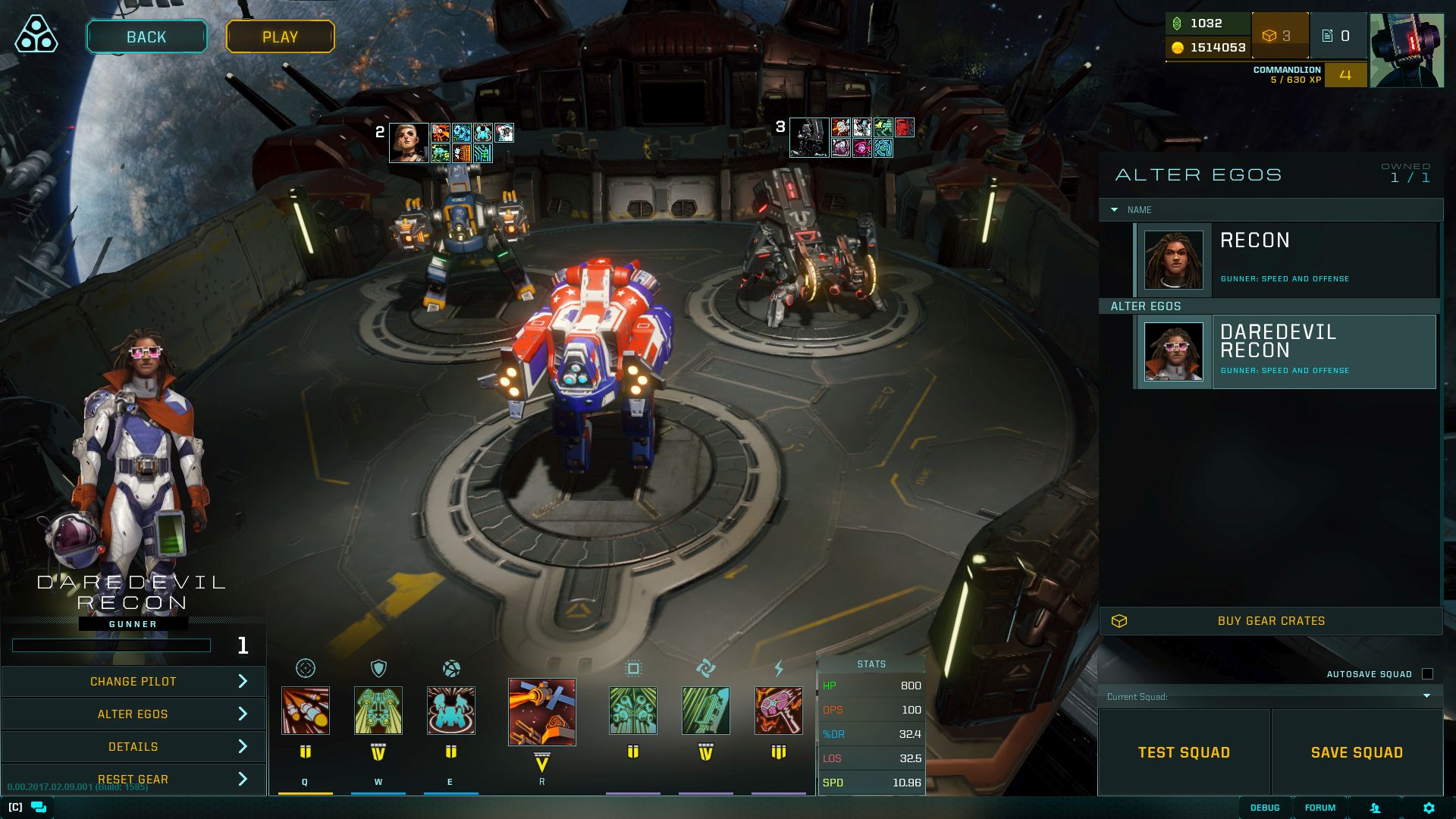Screen dimensions: 1456x819
Task: Sort the list by Name header
Action: [x=1138, y=210]
